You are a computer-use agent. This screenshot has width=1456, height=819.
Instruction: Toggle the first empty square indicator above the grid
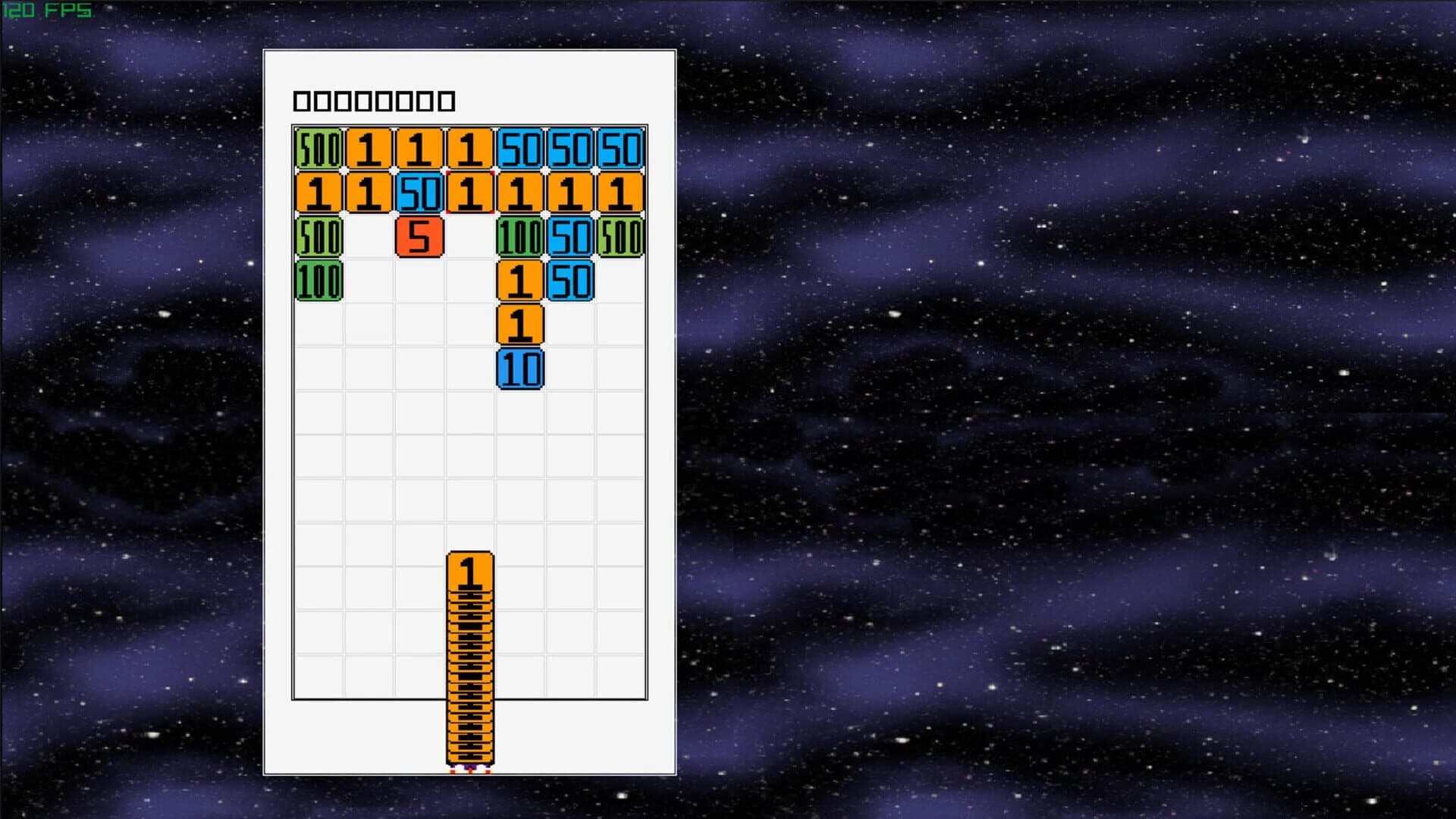301,99
